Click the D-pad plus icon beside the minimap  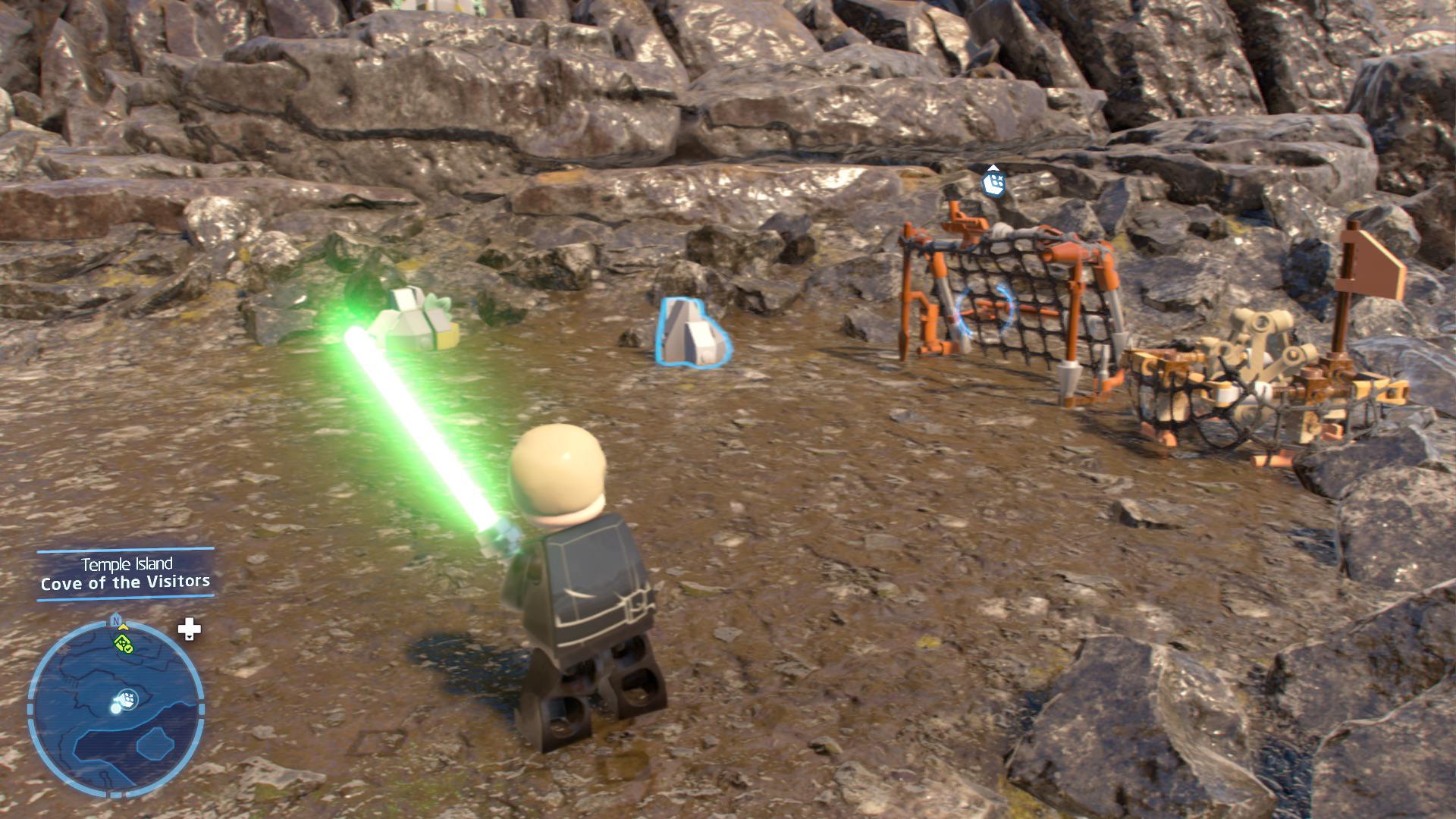click(189, 629)
